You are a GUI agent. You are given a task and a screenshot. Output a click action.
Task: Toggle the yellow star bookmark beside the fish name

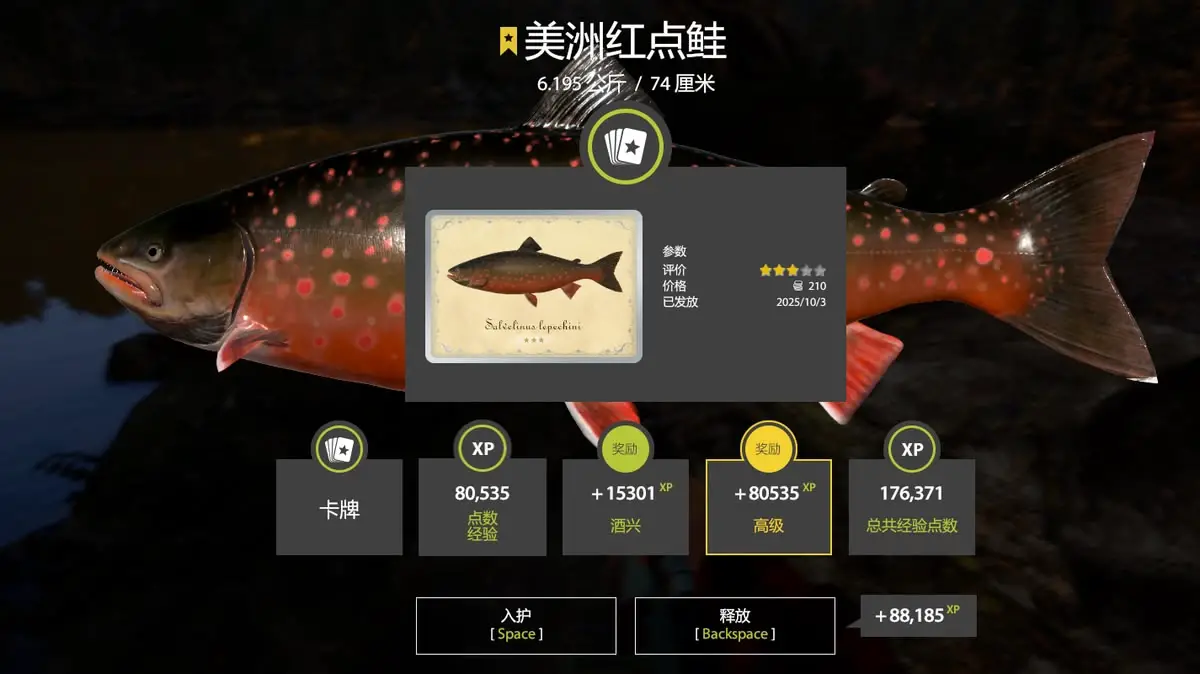coord(508,41)
